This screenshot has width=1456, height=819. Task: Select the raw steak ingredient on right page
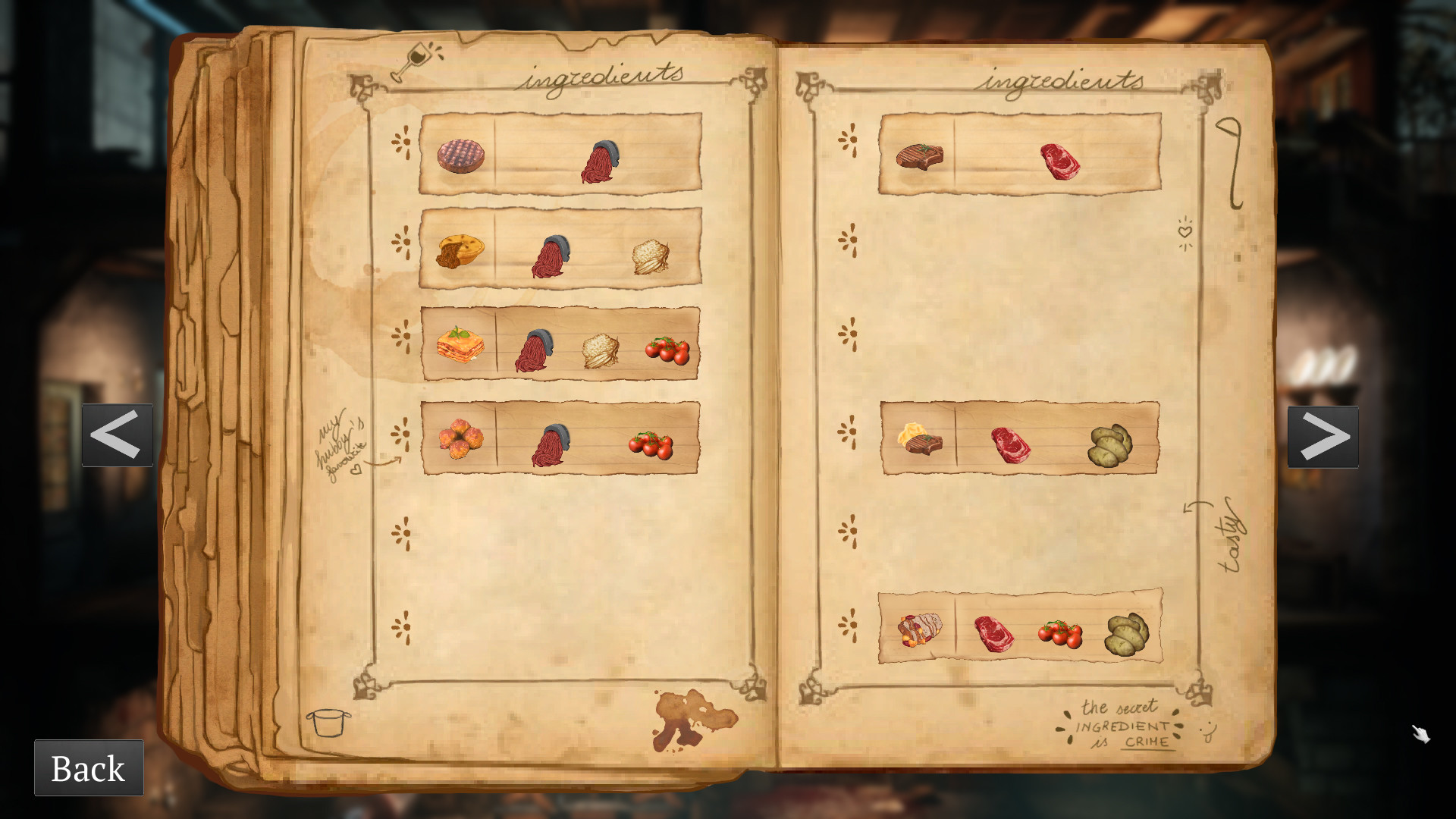1059,162
